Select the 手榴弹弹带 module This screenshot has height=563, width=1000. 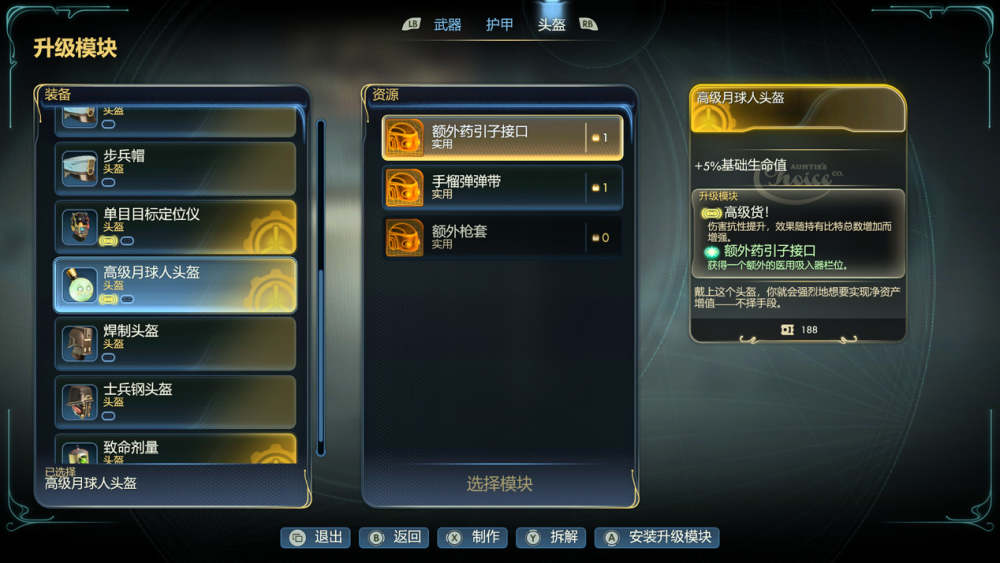[x=502, y=187]
